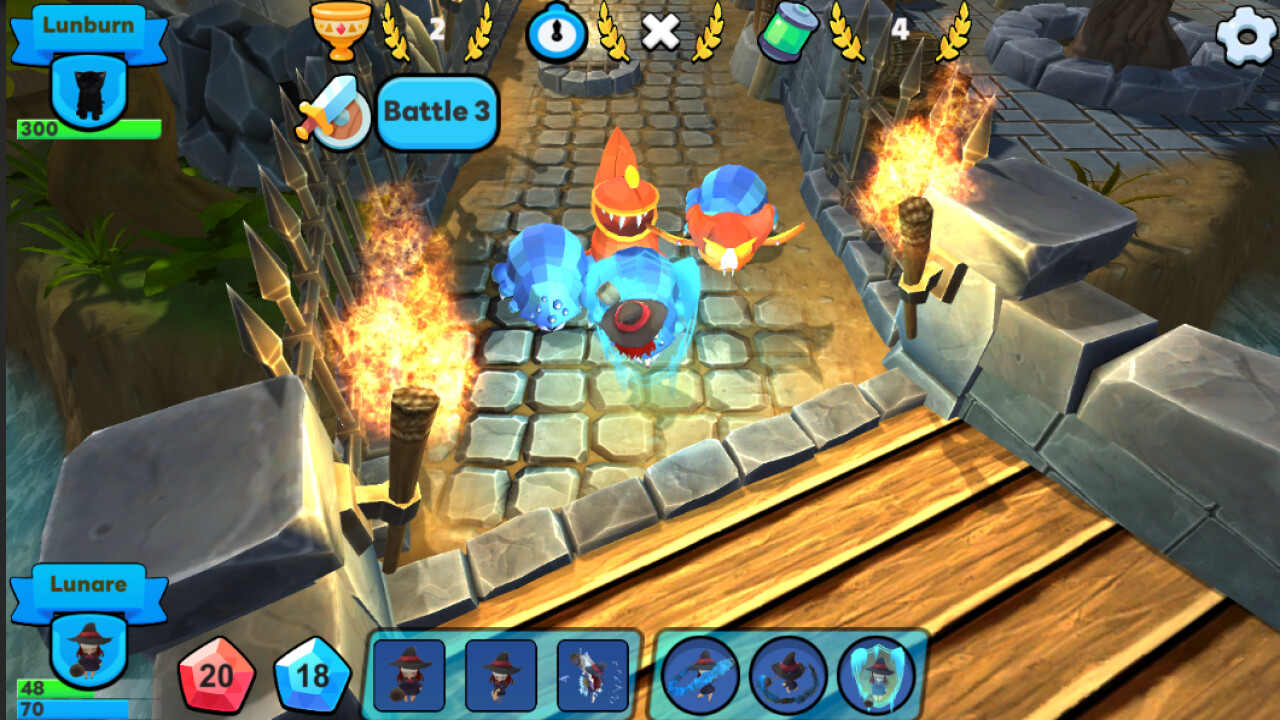Click the blue gem counter showing 18
Viewport: 1280px width, 720px height.
(309, 673)
